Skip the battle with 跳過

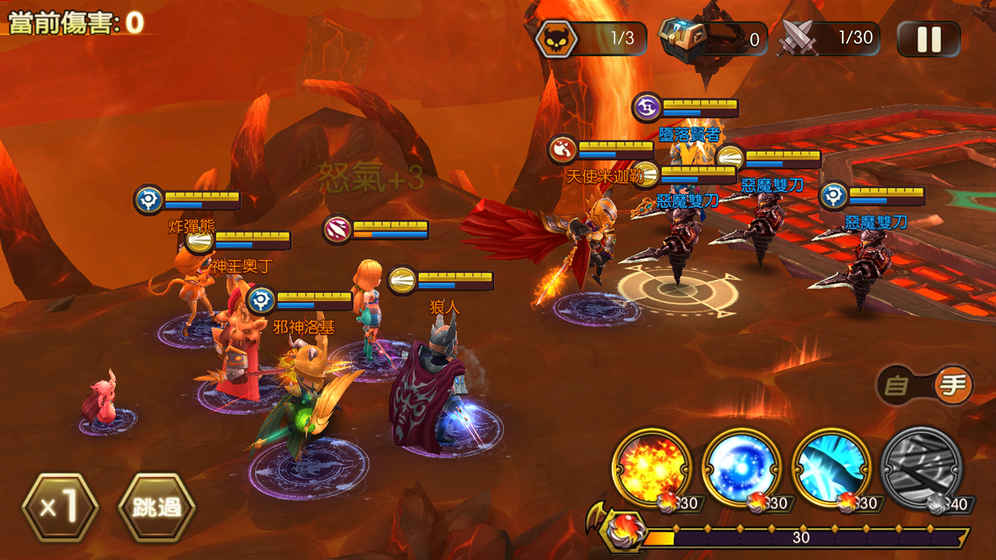click(x=156, y=506)
